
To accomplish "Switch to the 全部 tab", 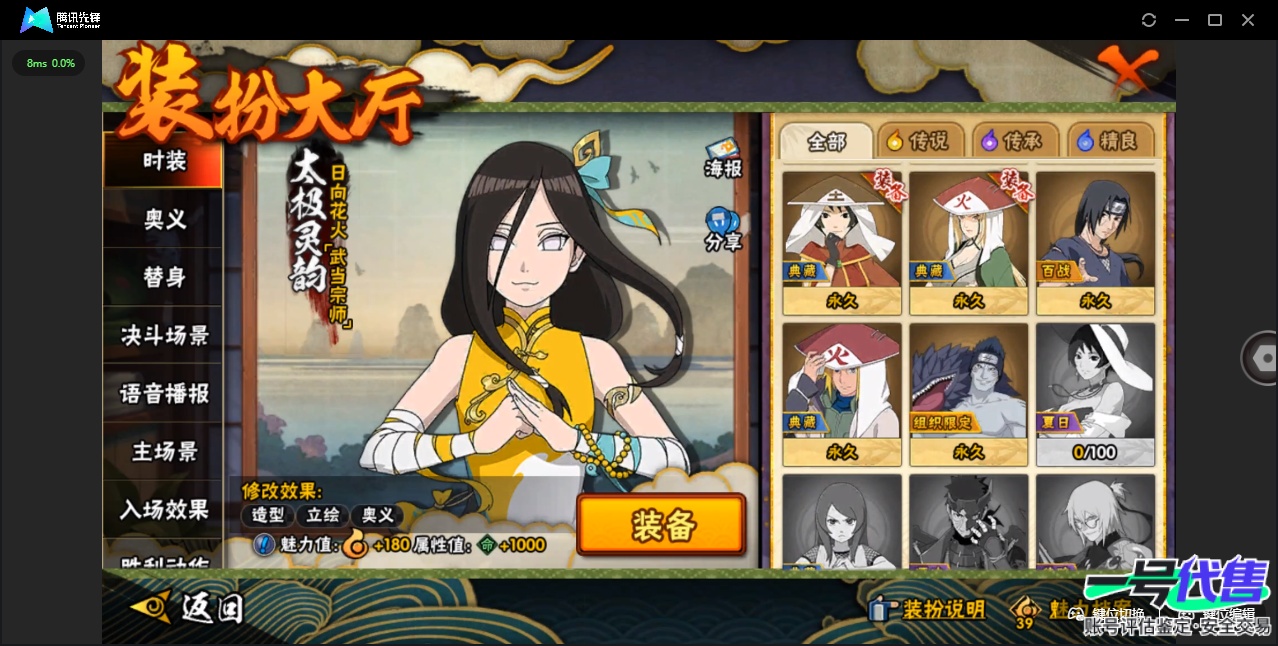I will coord(825,141).
